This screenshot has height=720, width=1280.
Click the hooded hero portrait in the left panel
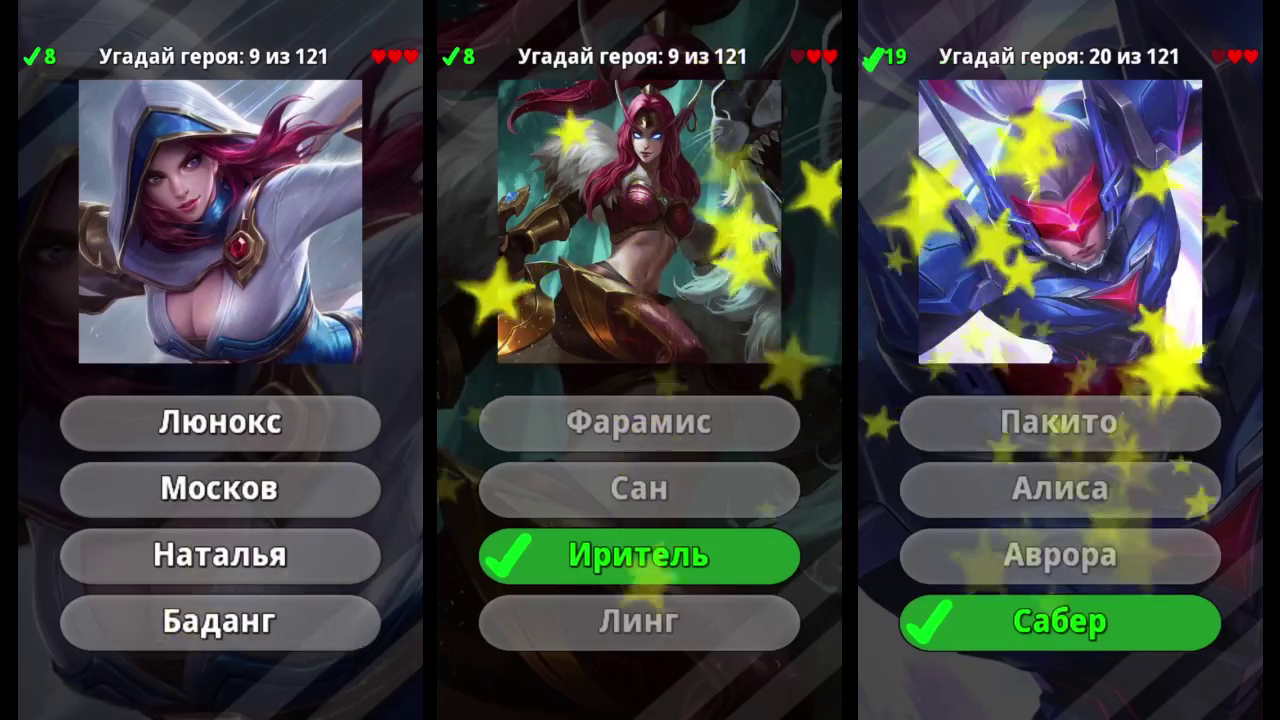[x=220, y=222]
